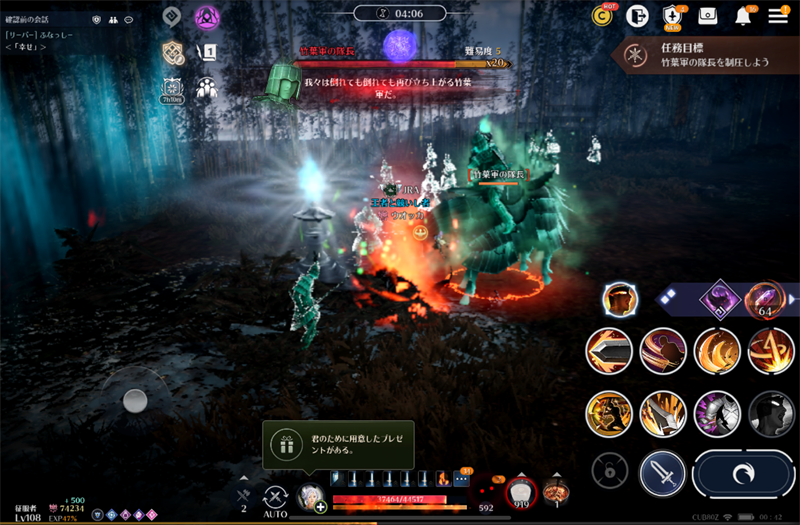Use the shouting warrior skill on cooldown
The height and width of the screenshot is (525, 800).
609,413
